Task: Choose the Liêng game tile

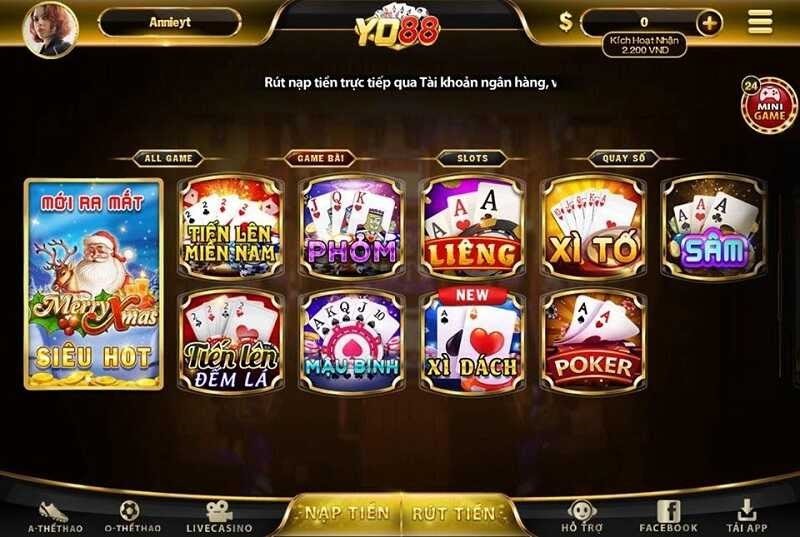Action: 471,226
